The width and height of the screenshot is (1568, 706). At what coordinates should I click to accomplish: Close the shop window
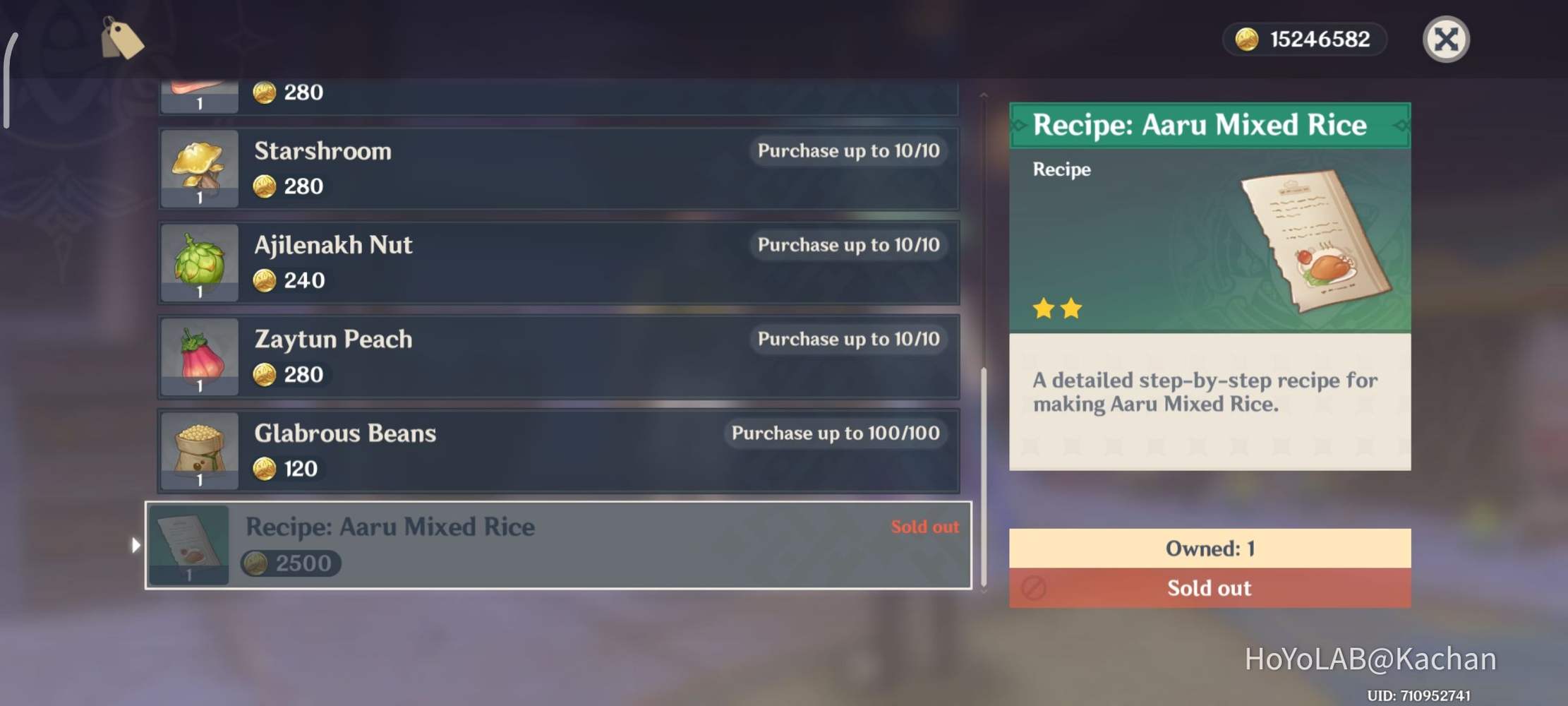1446,40
